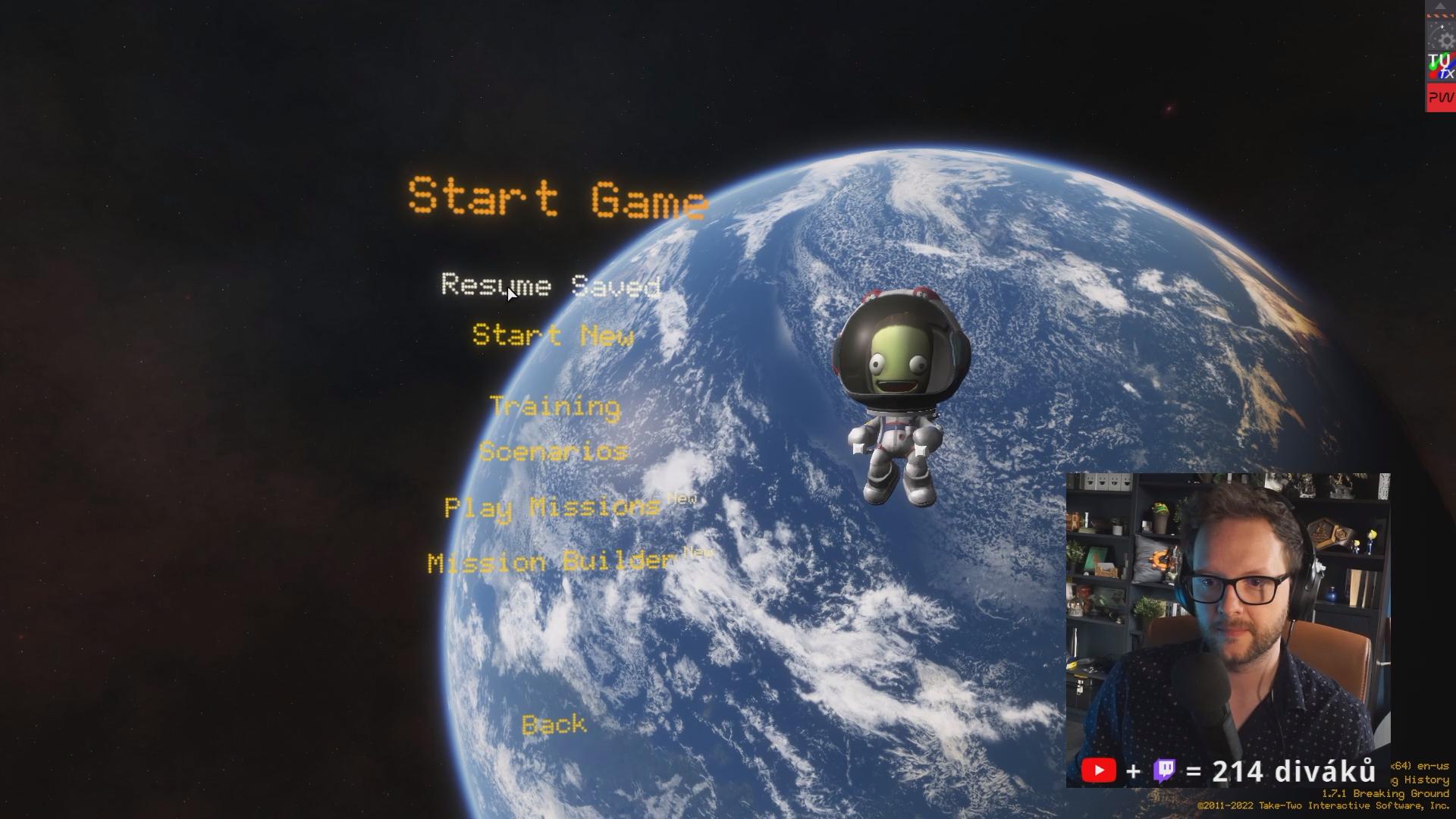Choose Resume Saved from the menu
The width and height of the screenshot is (1456, 819).
click(x=551, y=285)
